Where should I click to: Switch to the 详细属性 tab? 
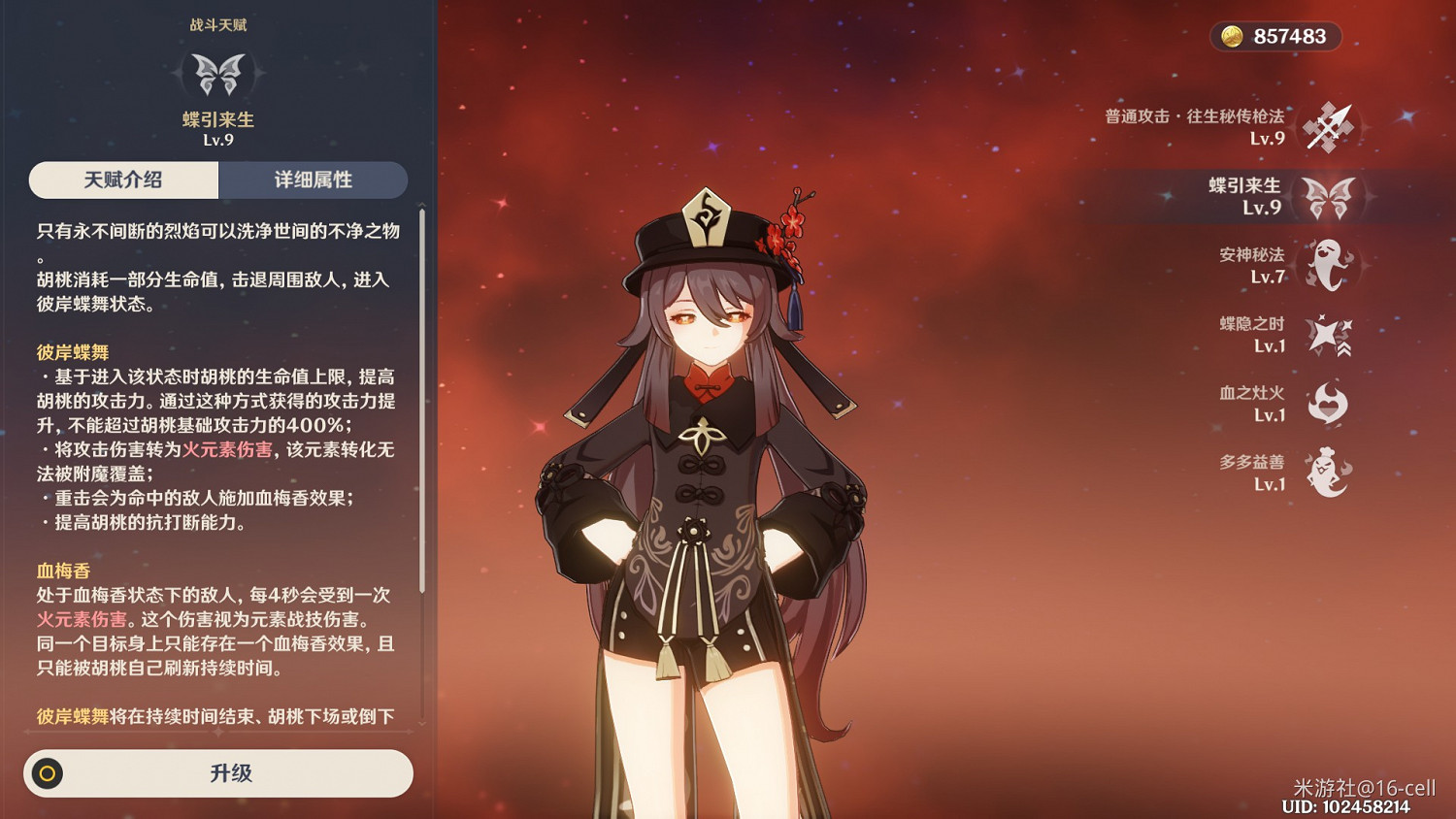(314, 180)
